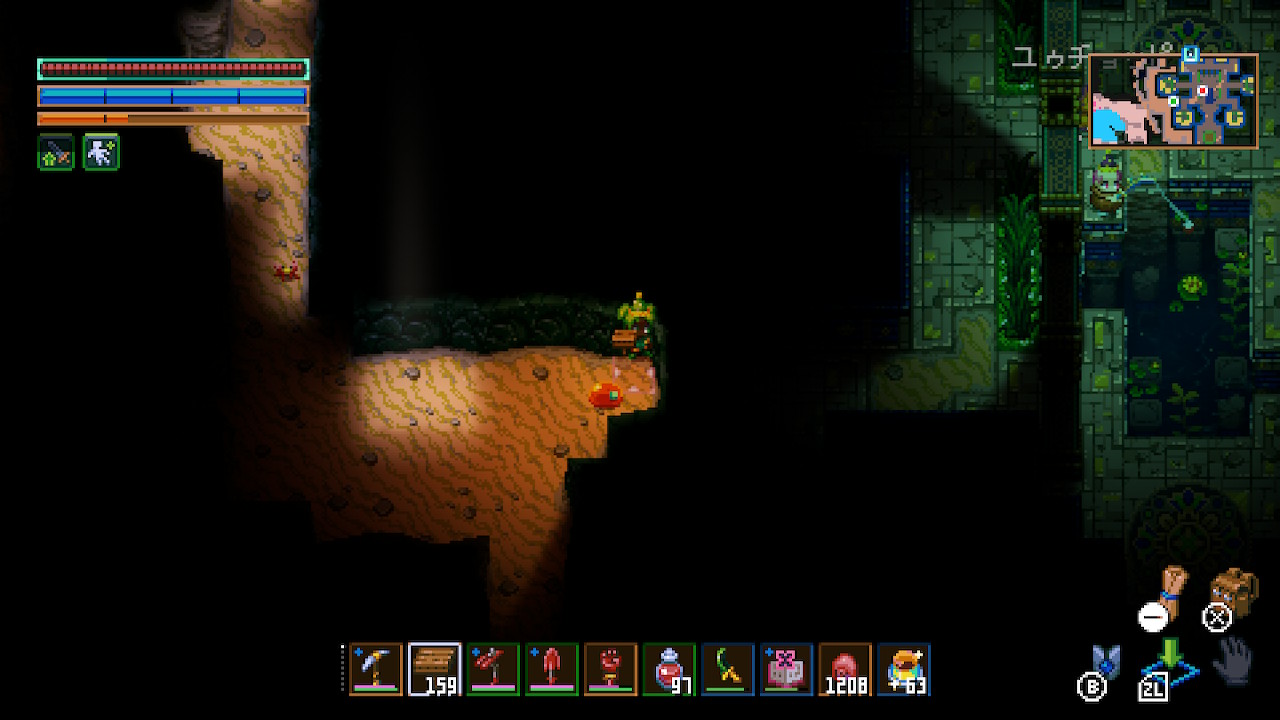
Task: Choose the green curved blade slot
Action: 727,668
